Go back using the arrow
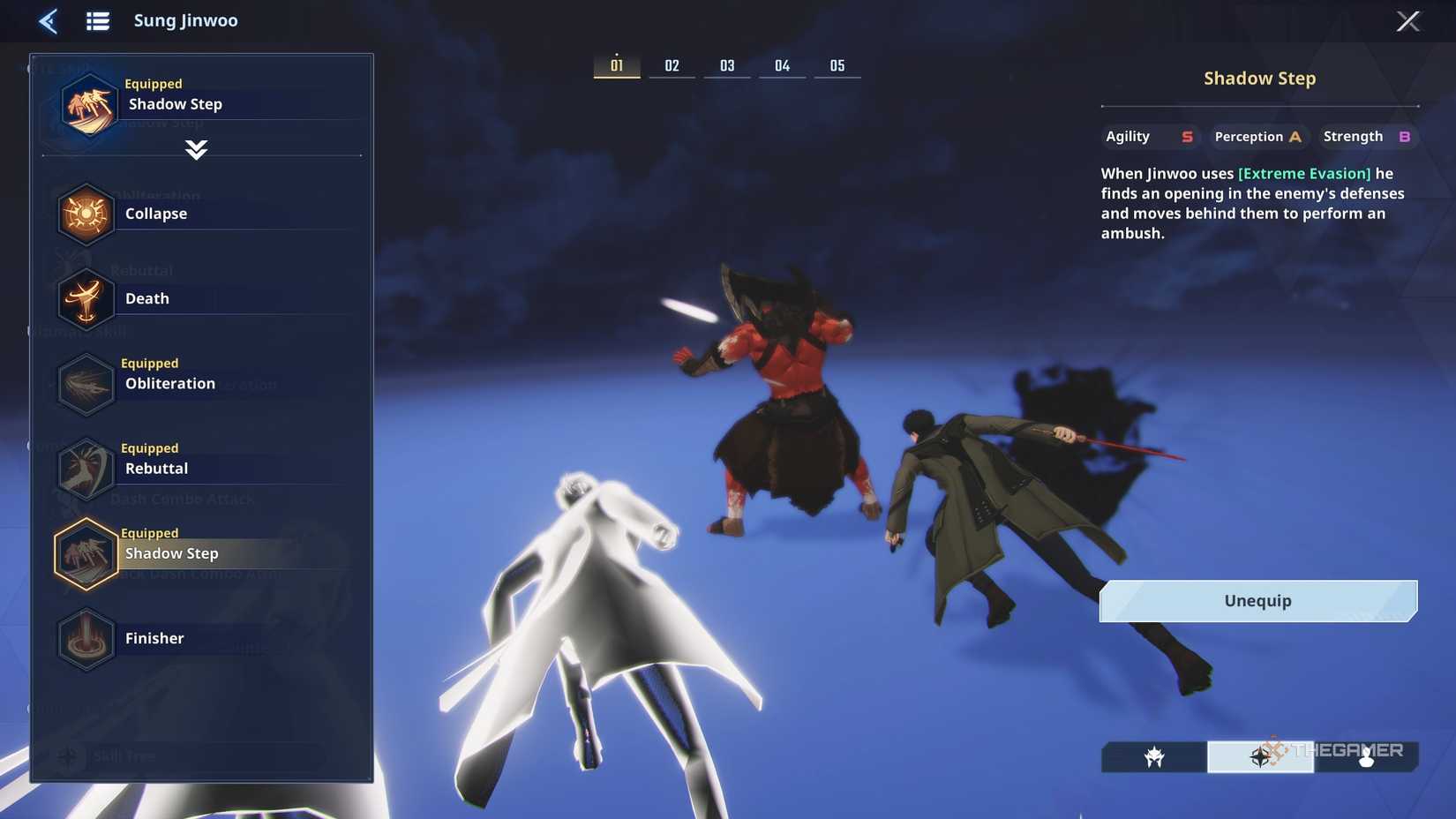Image resolution: width=1456 pixels, height=819 pixels. click(49, 20)
